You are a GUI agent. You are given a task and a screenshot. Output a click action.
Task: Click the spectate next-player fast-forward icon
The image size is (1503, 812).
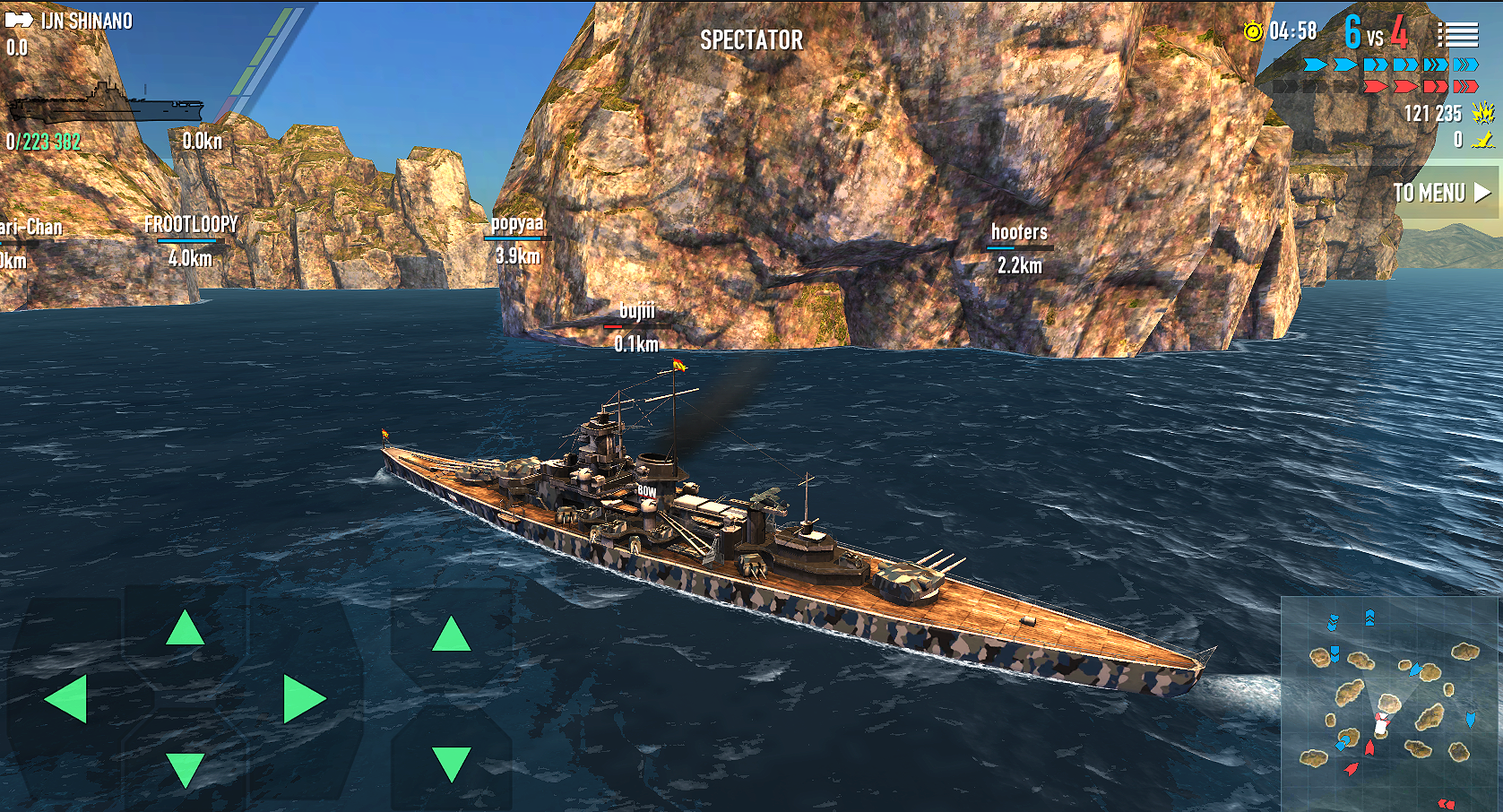click(x=19, y=20)
